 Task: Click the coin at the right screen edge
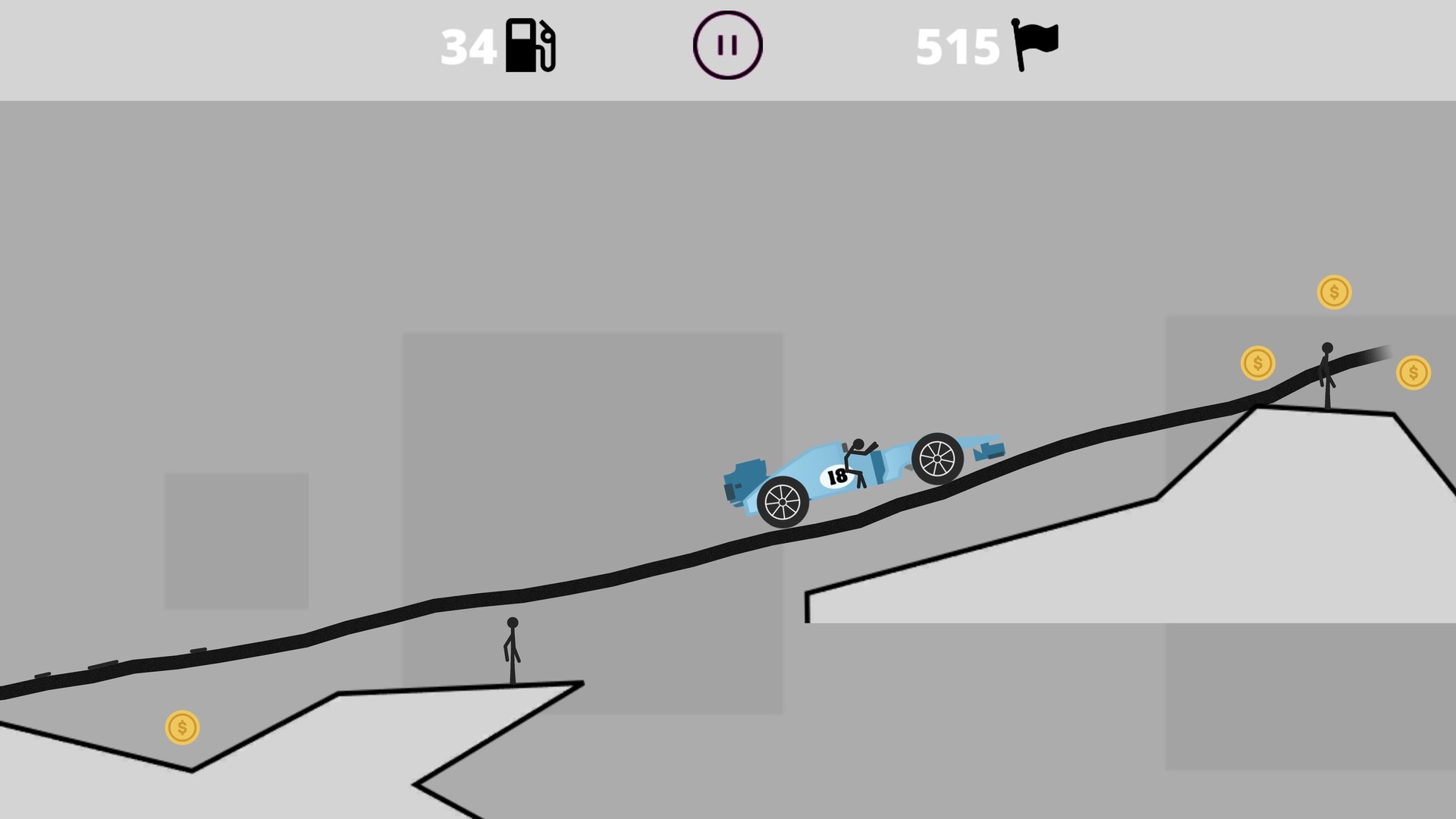tap(1413, 372)
